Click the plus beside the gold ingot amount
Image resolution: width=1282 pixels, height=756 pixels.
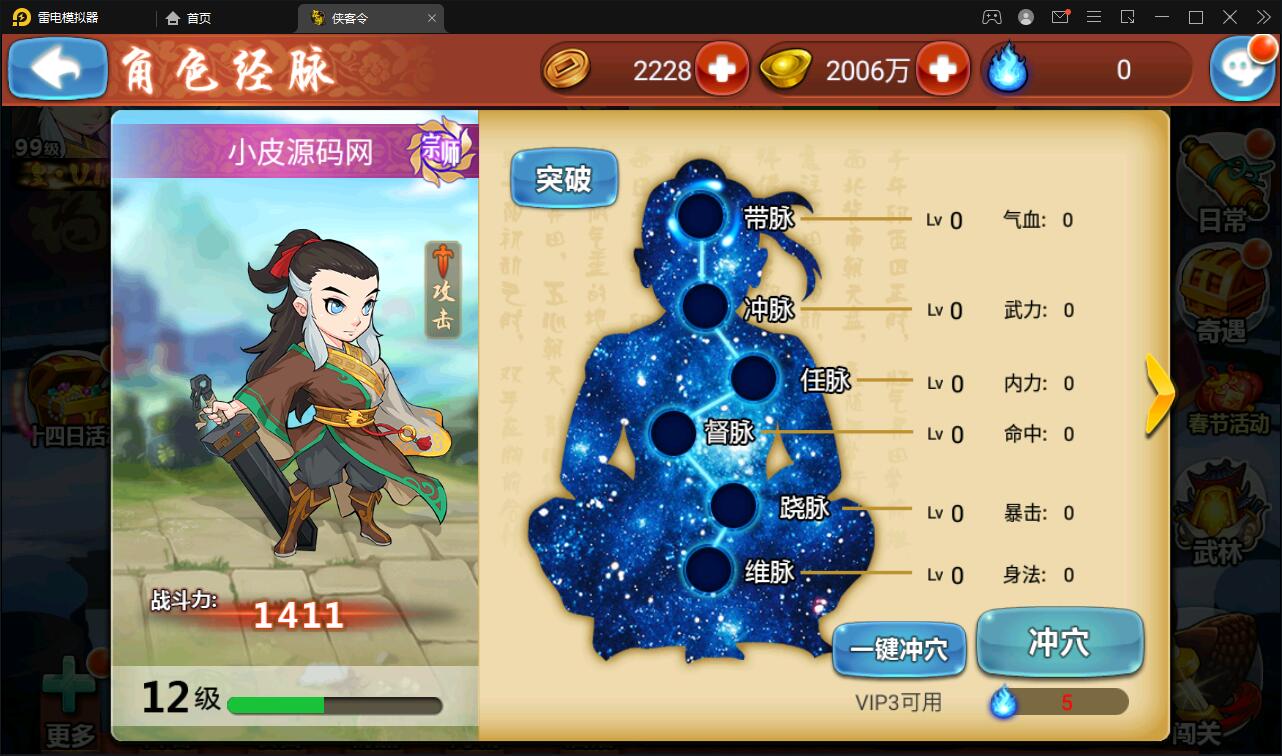[944, 70]
